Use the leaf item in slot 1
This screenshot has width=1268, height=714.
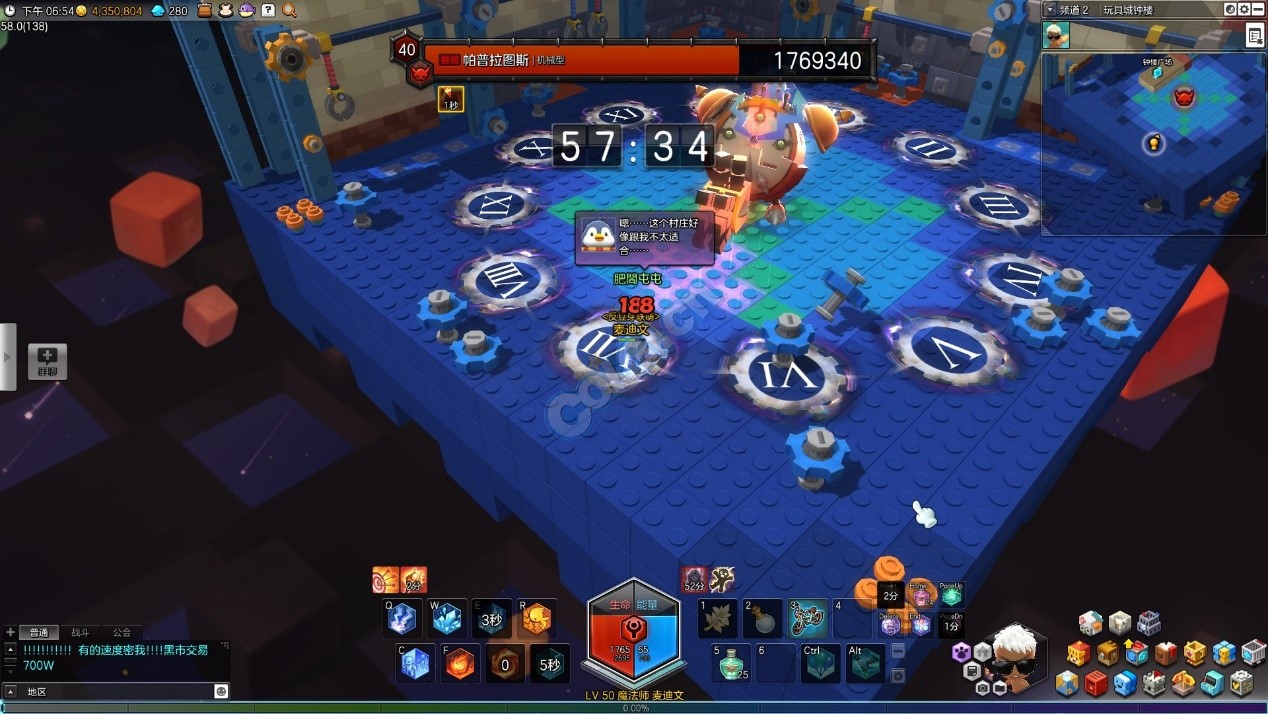717,619
